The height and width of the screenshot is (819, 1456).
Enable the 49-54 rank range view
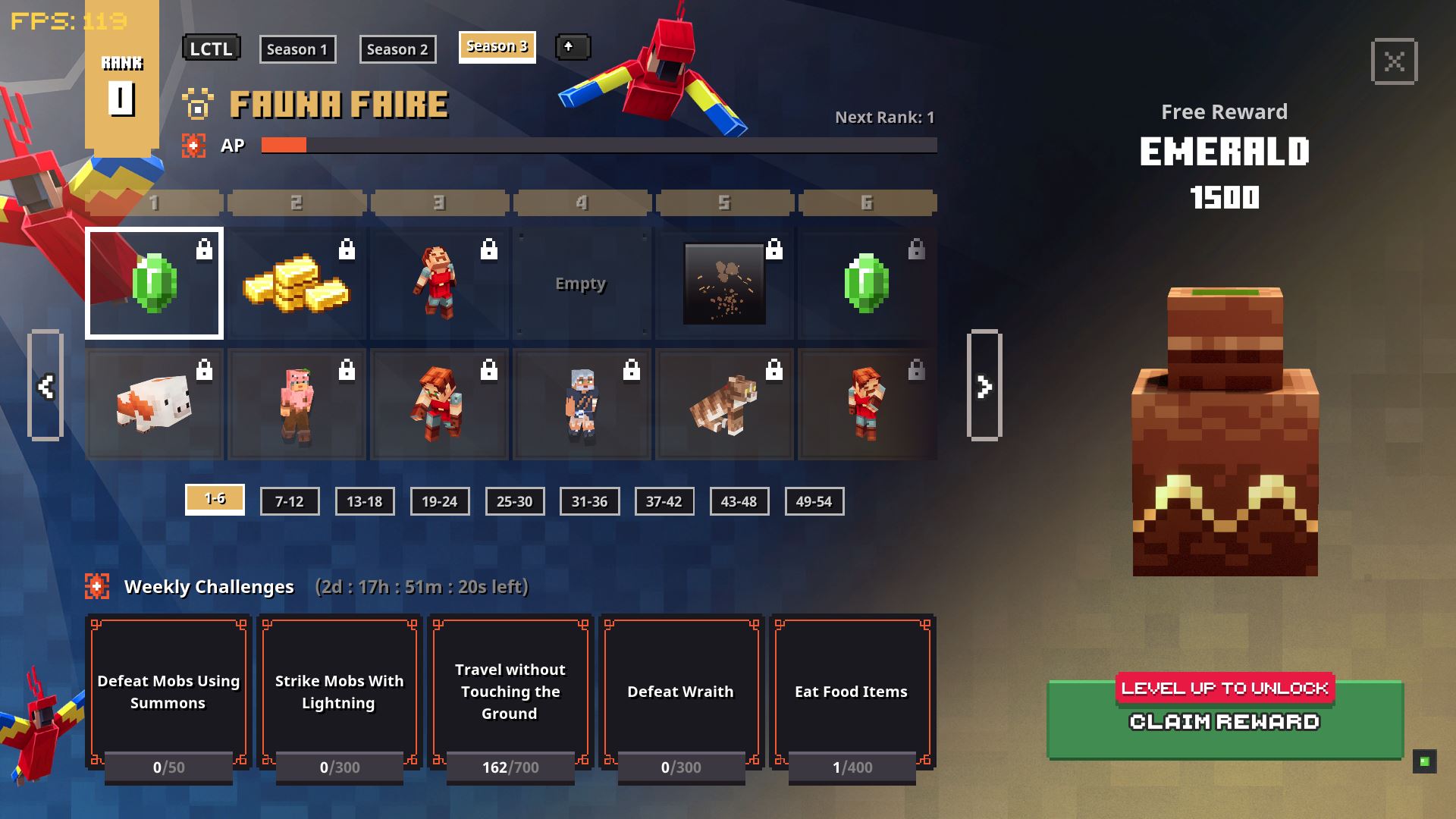point(814,500)
